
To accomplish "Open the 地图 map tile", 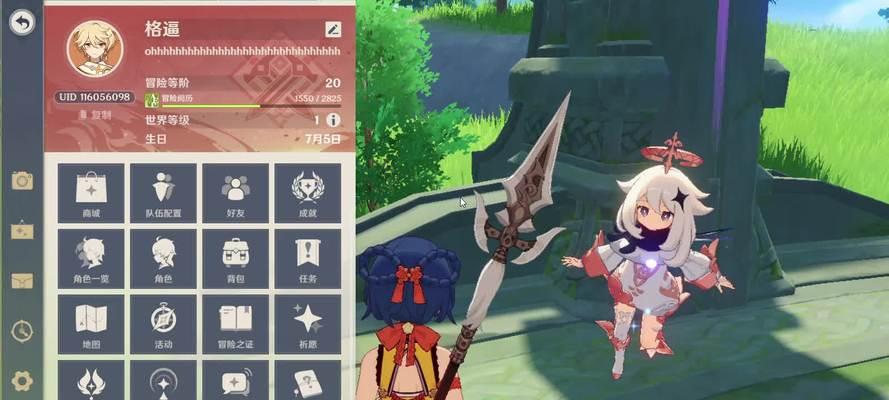I will coord(91,324).
